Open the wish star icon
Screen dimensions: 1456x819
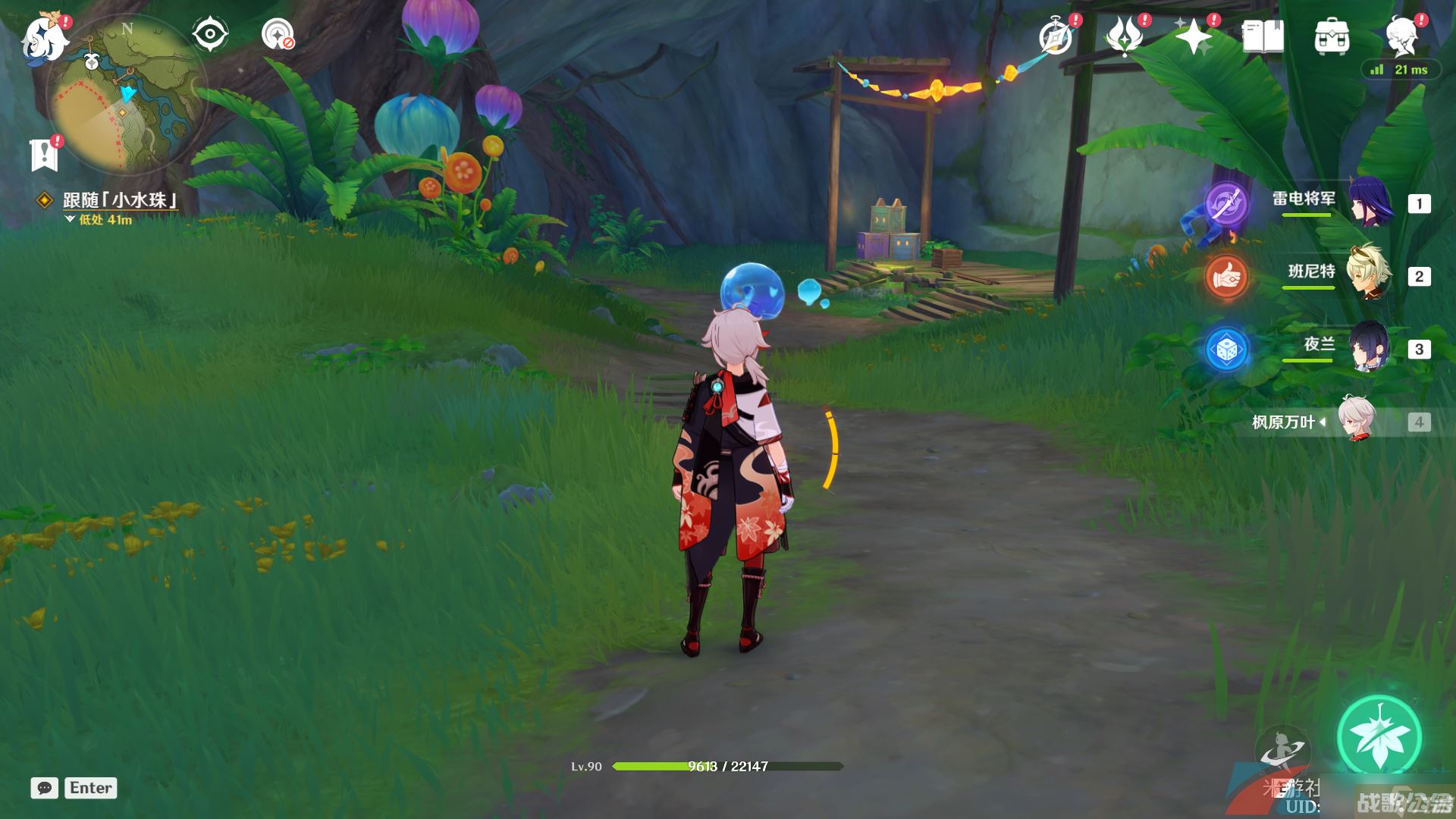(x=1194, y=36)
